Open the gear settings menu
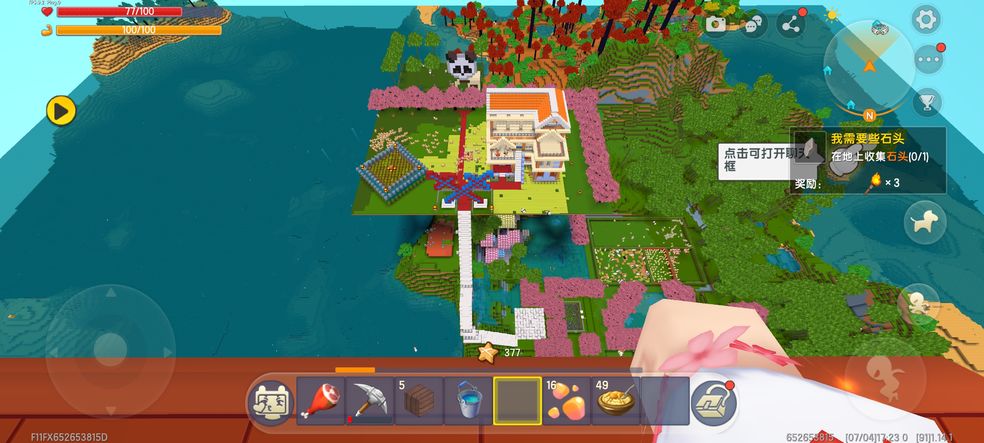The height and width of the screenshot is (443, 984). (926, 19)
